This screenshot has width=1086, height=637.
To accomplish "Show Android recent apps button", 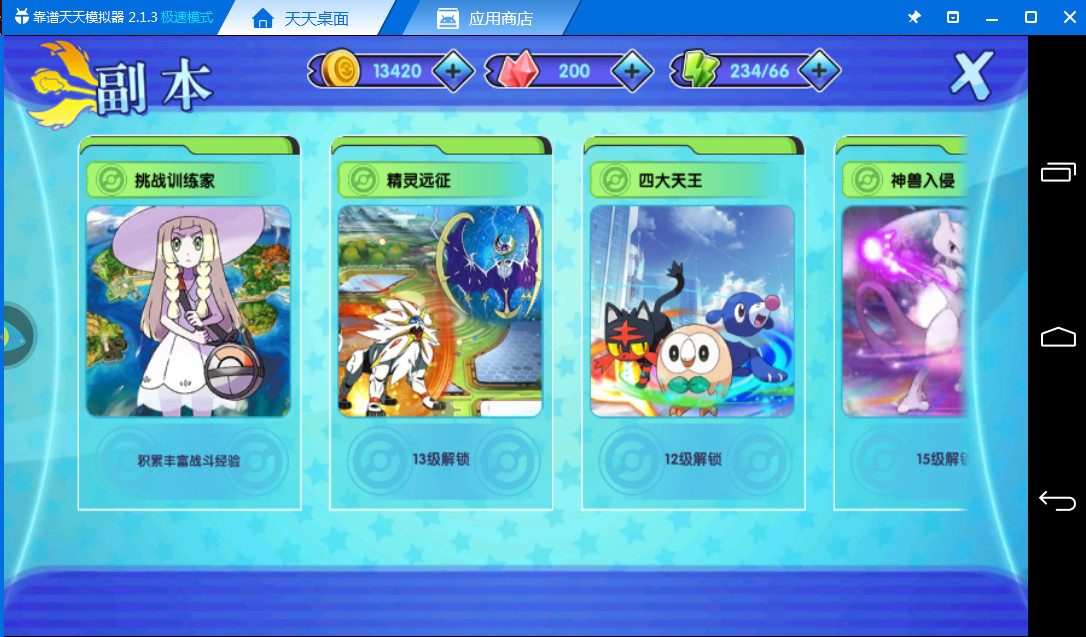I will coord(1057,173).
